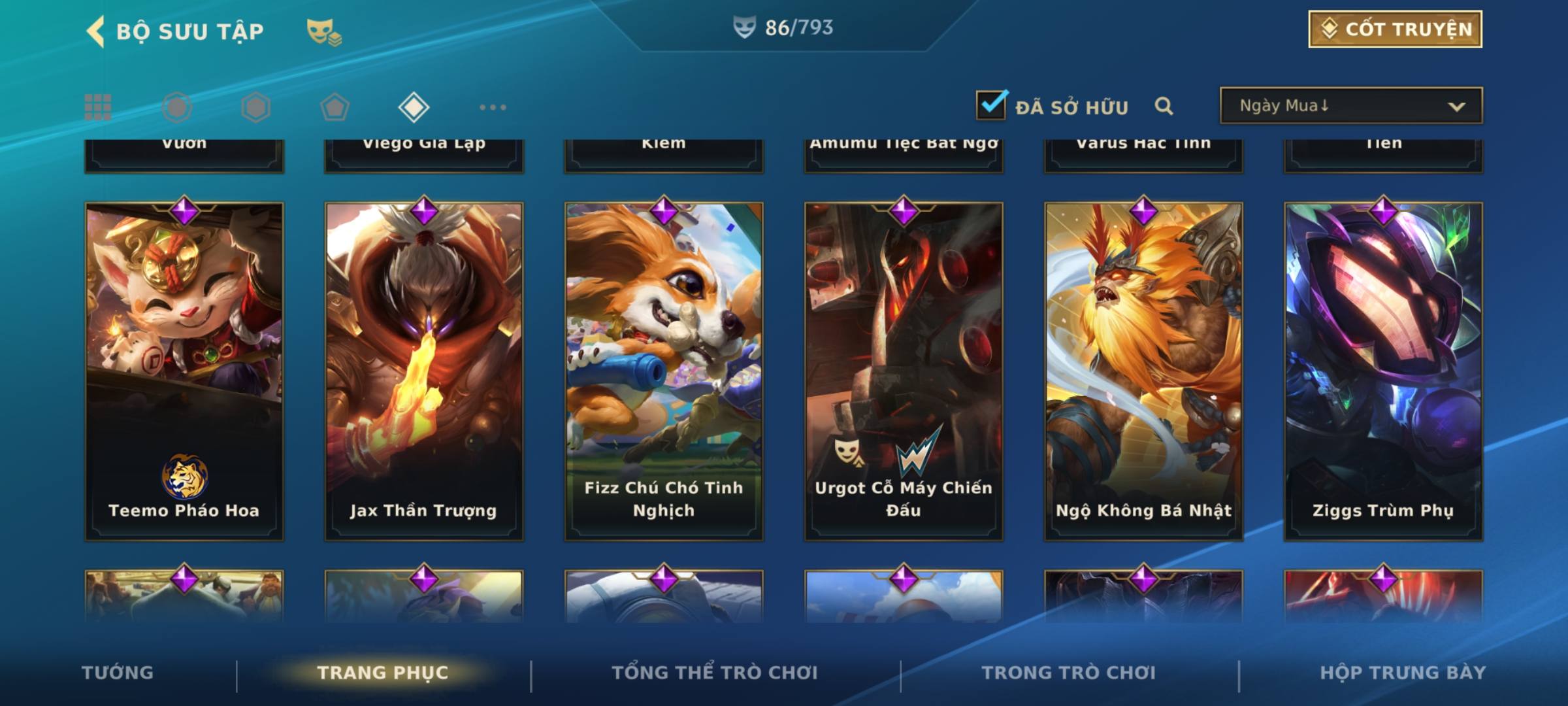Choose the pentagon rarity filter icon
1568x706 pixels.
coord(335,107)
